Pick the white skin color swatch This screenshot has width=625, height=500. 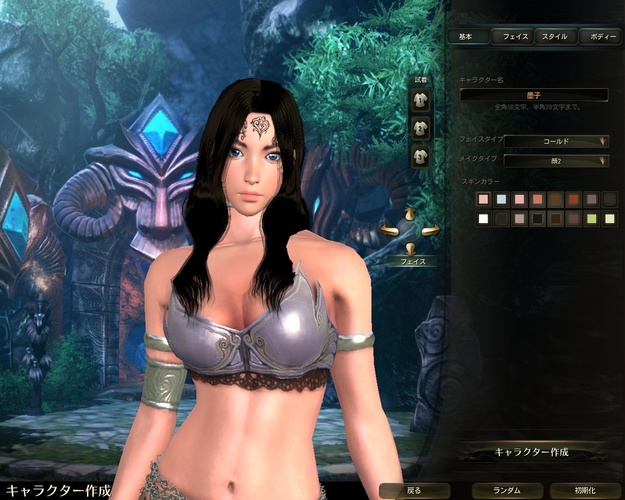click(x=484, y=218)
